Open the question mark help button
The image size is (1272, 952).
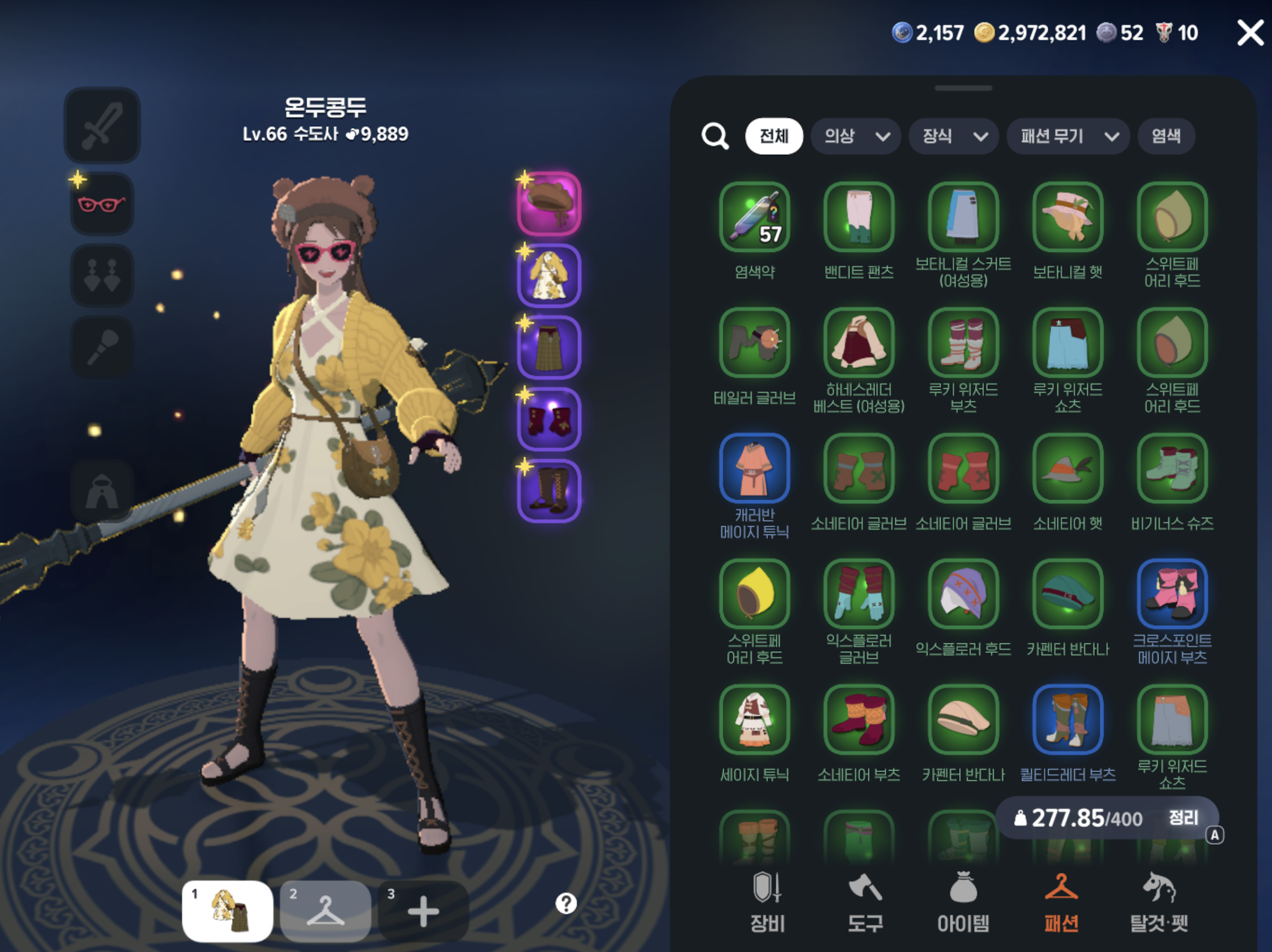566,903
